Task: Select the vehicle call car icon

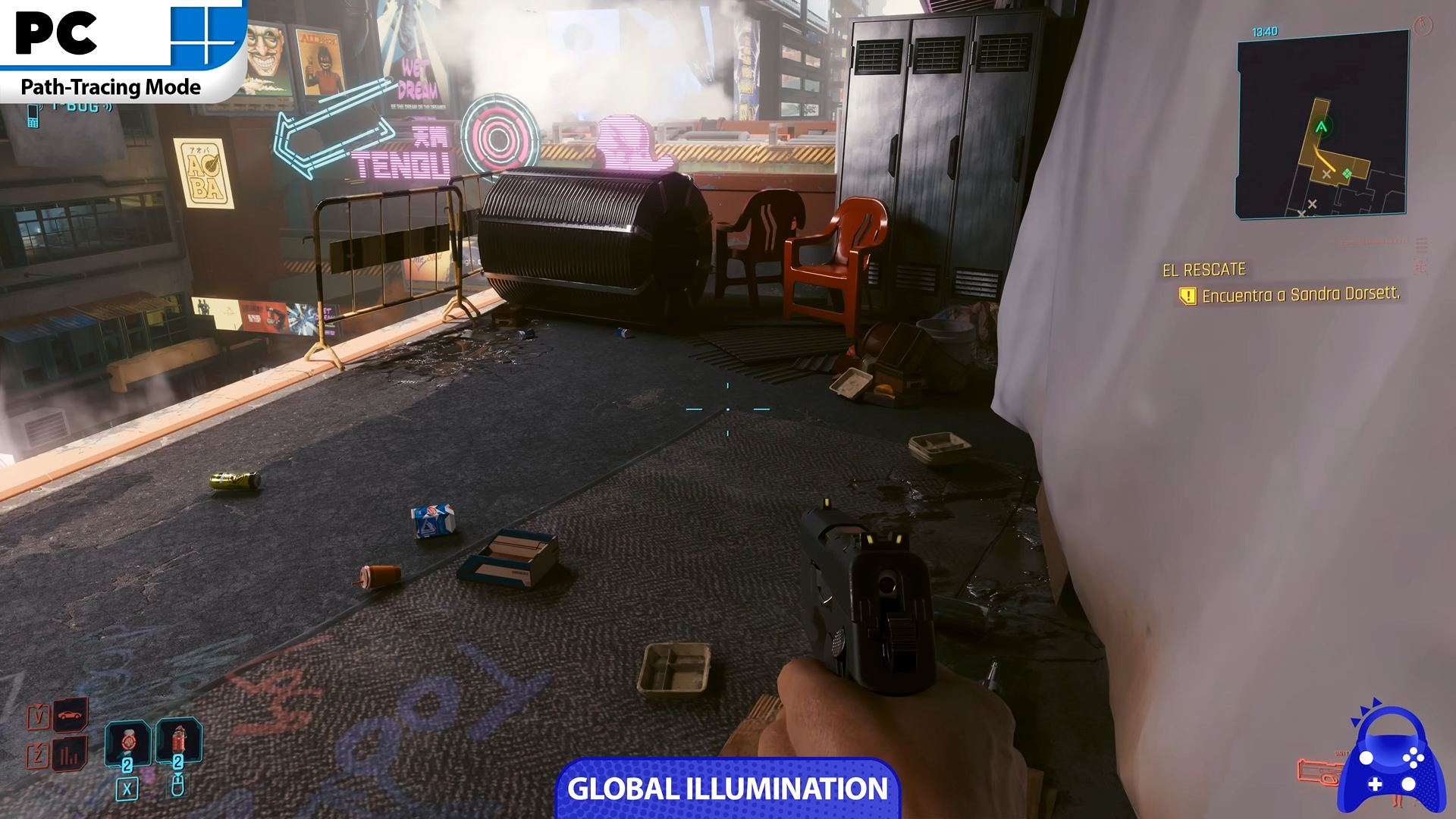Action: point(70,715)
